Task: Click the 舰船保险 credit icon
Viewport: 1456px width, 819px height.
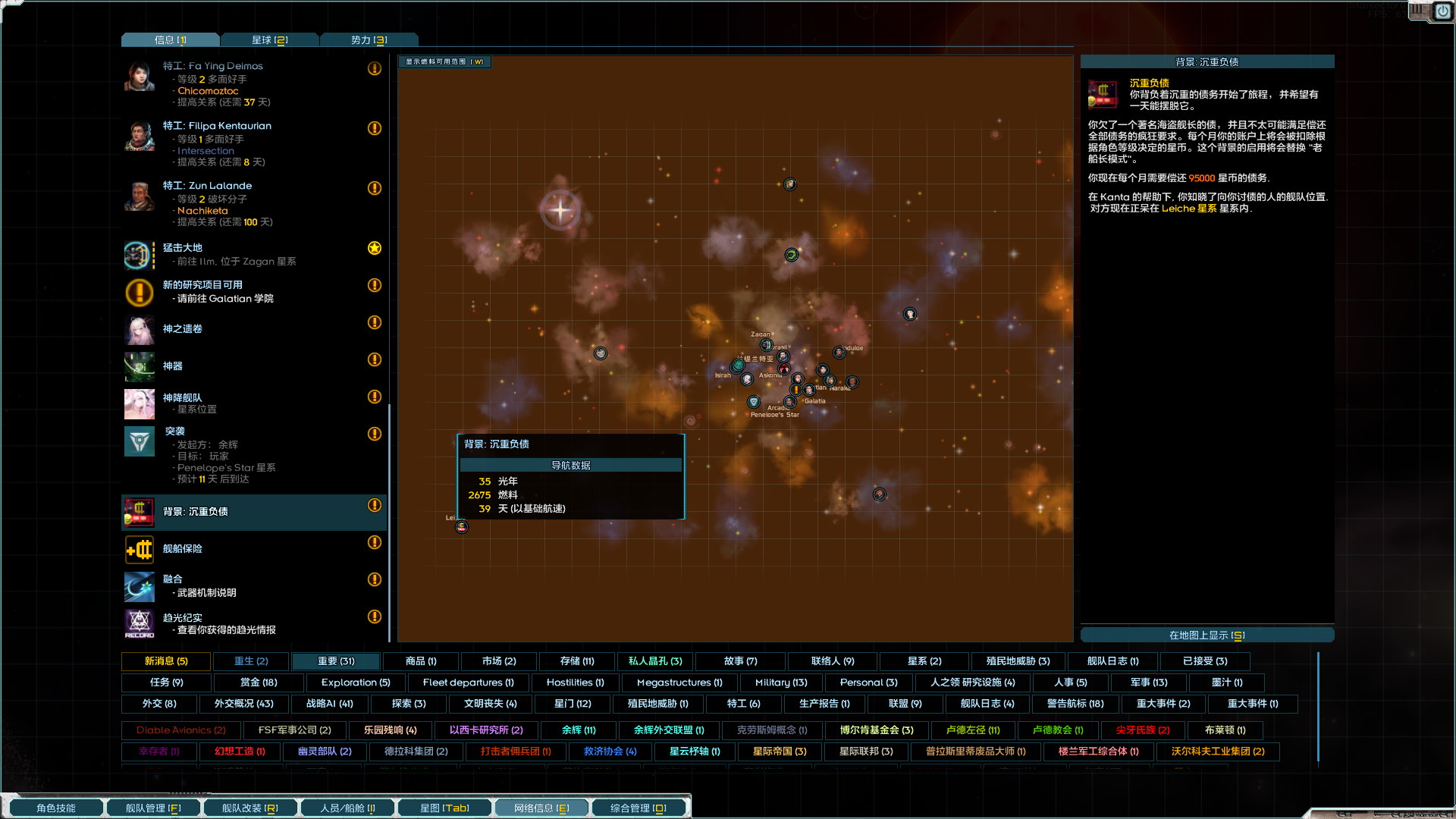Action: [139, 549]
